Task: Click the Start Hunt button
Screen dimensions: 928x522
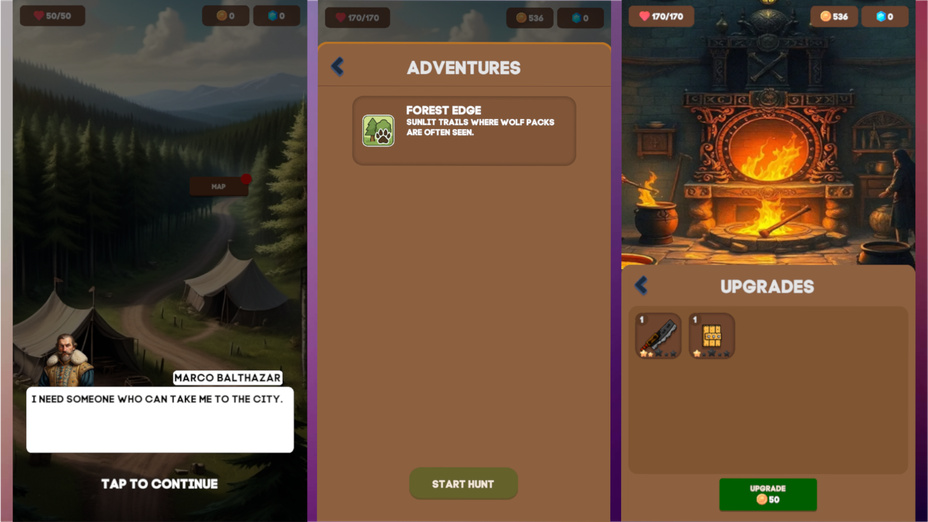Action: coord(463,484)
